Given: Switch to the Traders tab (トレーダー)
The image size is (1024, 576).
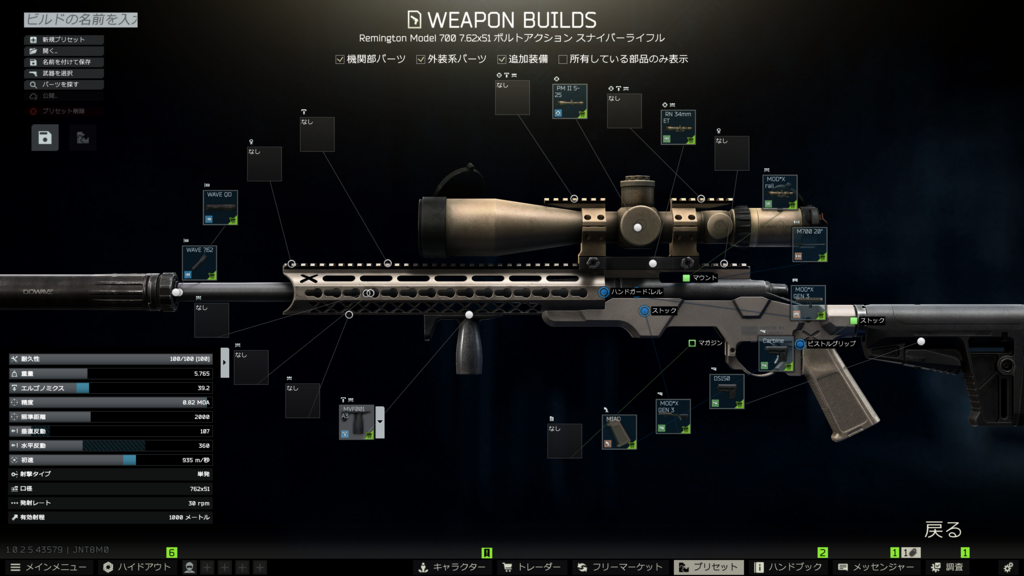Looking at the screenshot, I should pos(531,567).
